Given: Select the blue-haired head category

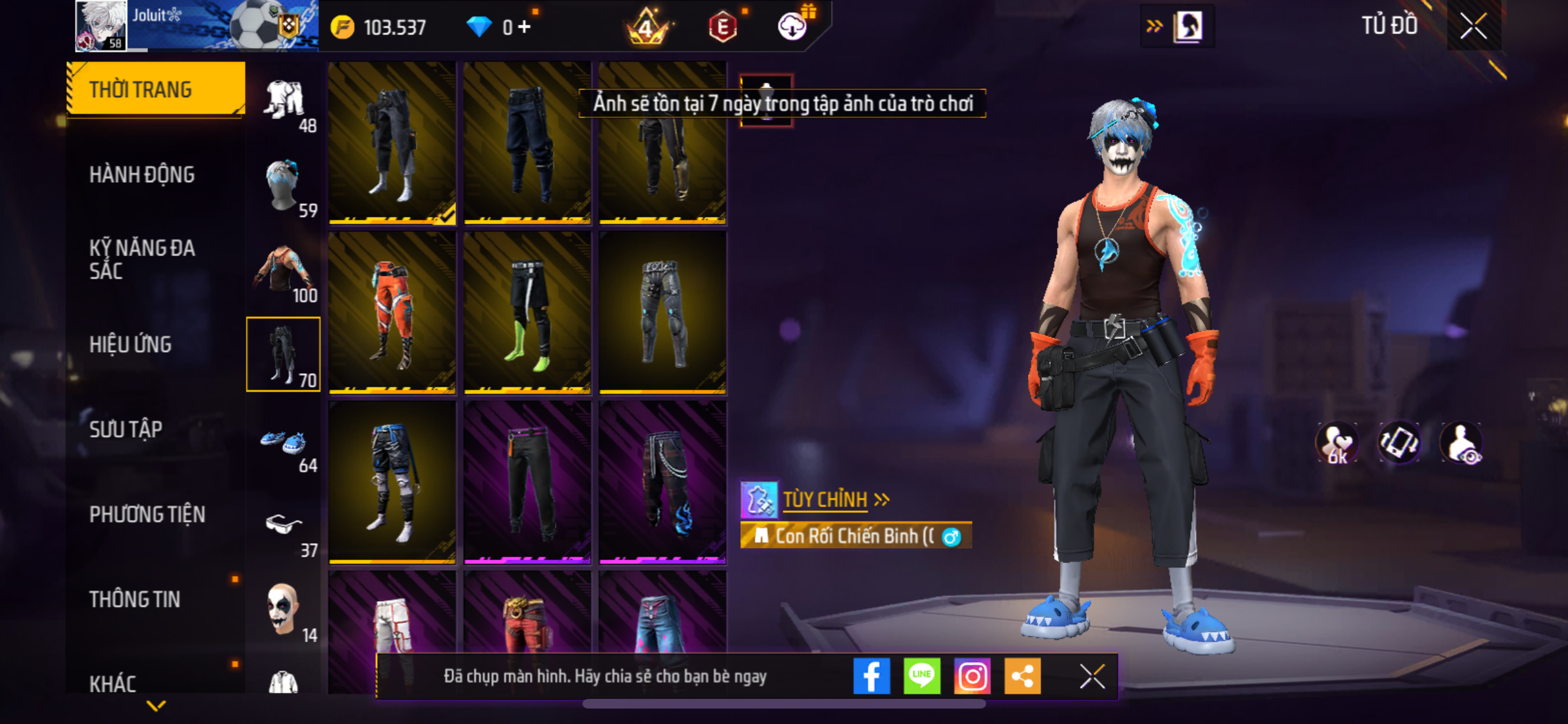Looking at the screenshot, I should pos(284,187).
